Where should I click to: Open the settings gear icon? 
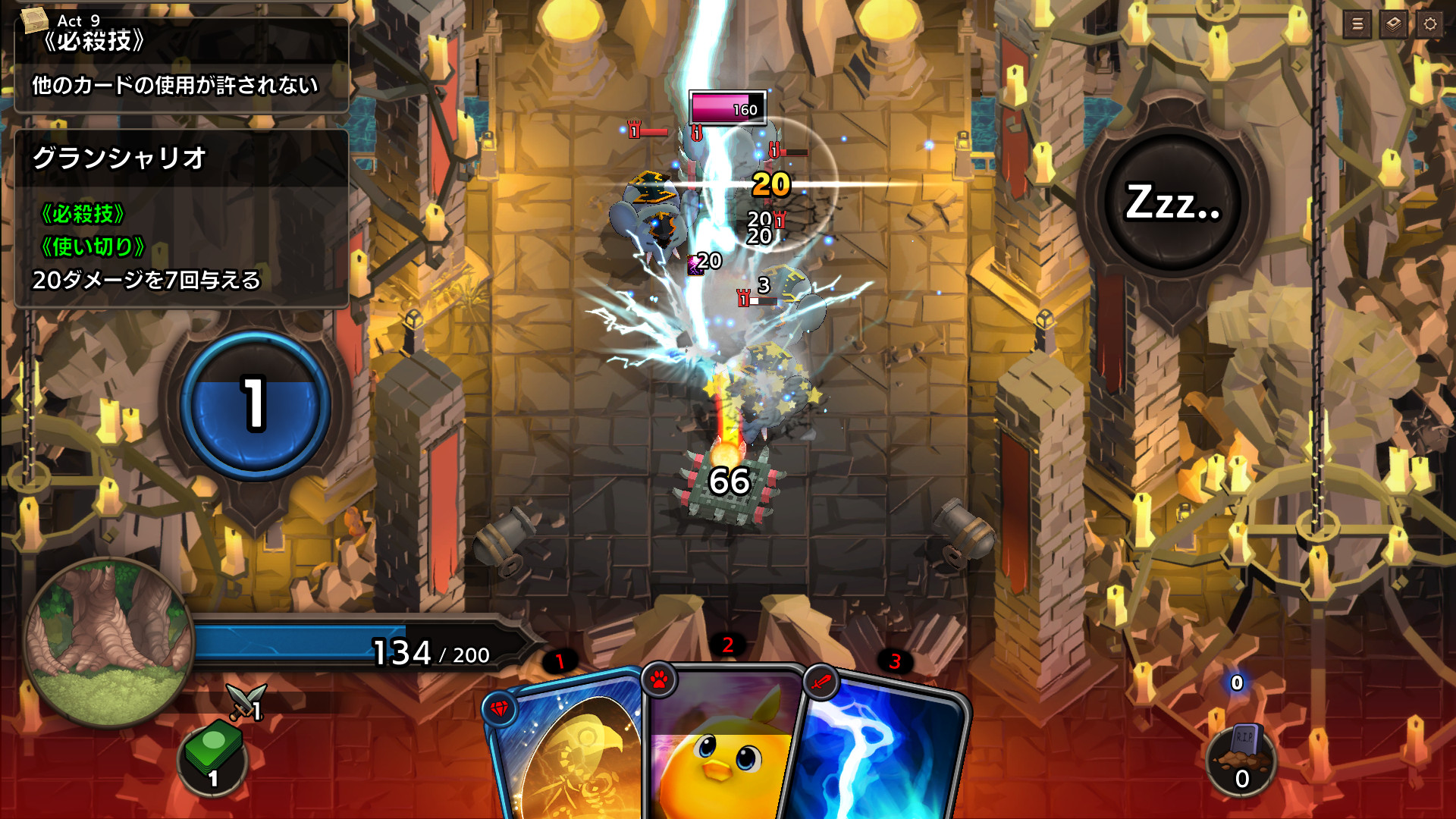click(x=1429, y=24)
